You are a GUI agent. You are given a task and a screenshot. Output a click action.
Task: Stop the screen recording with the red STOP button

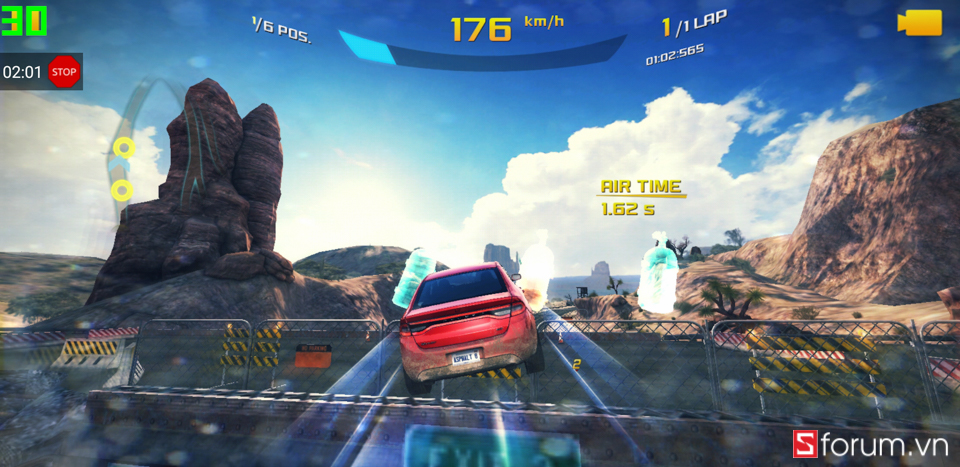coord(64,72)
